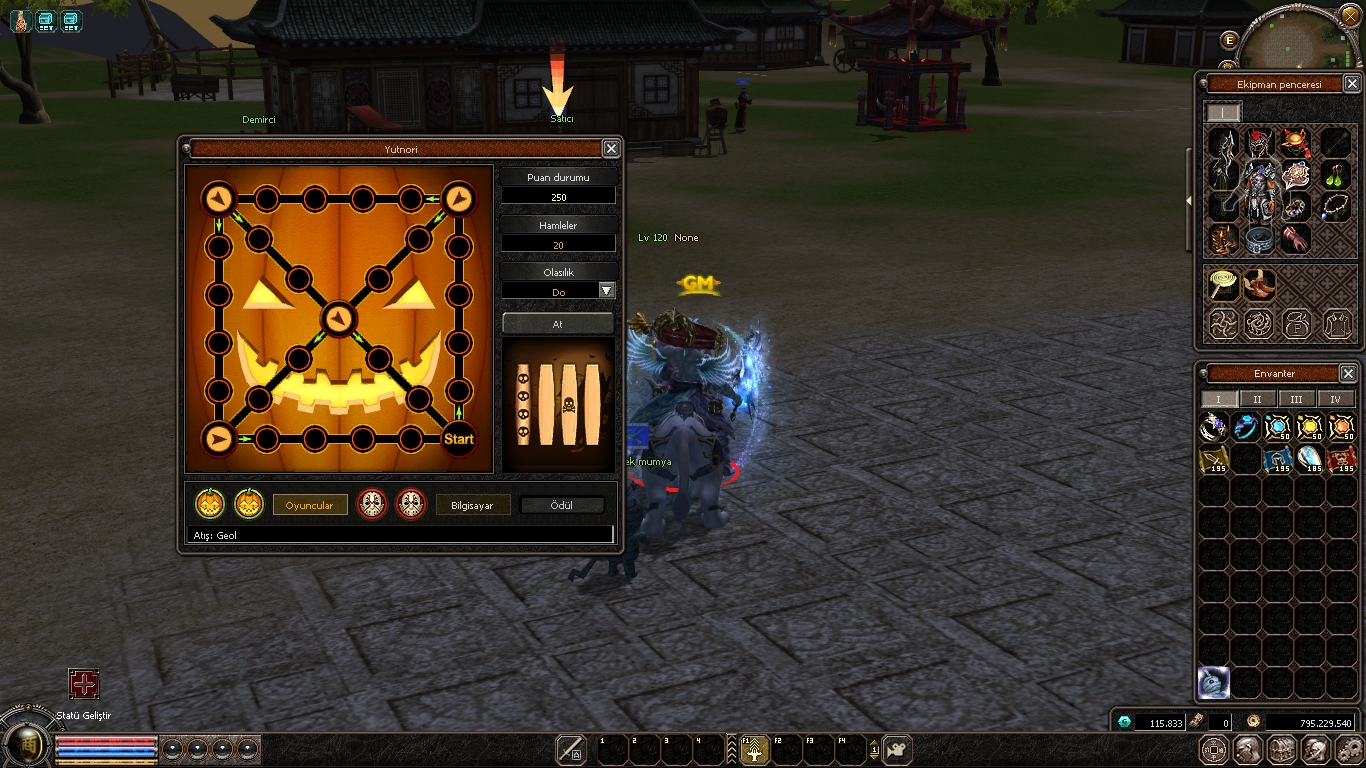Activate the F1 hotbar skill icon

(754, 749)
